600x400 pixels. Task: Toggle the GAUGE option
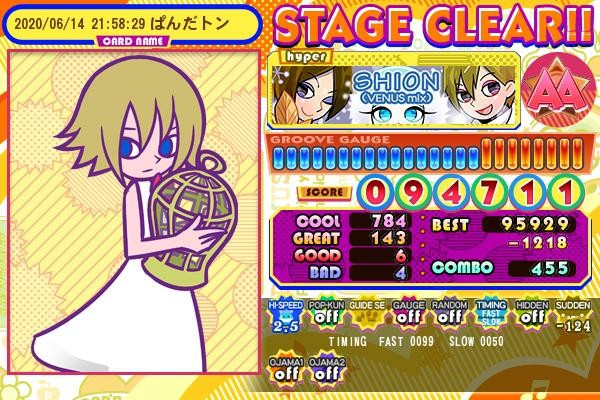pos(406,315)
